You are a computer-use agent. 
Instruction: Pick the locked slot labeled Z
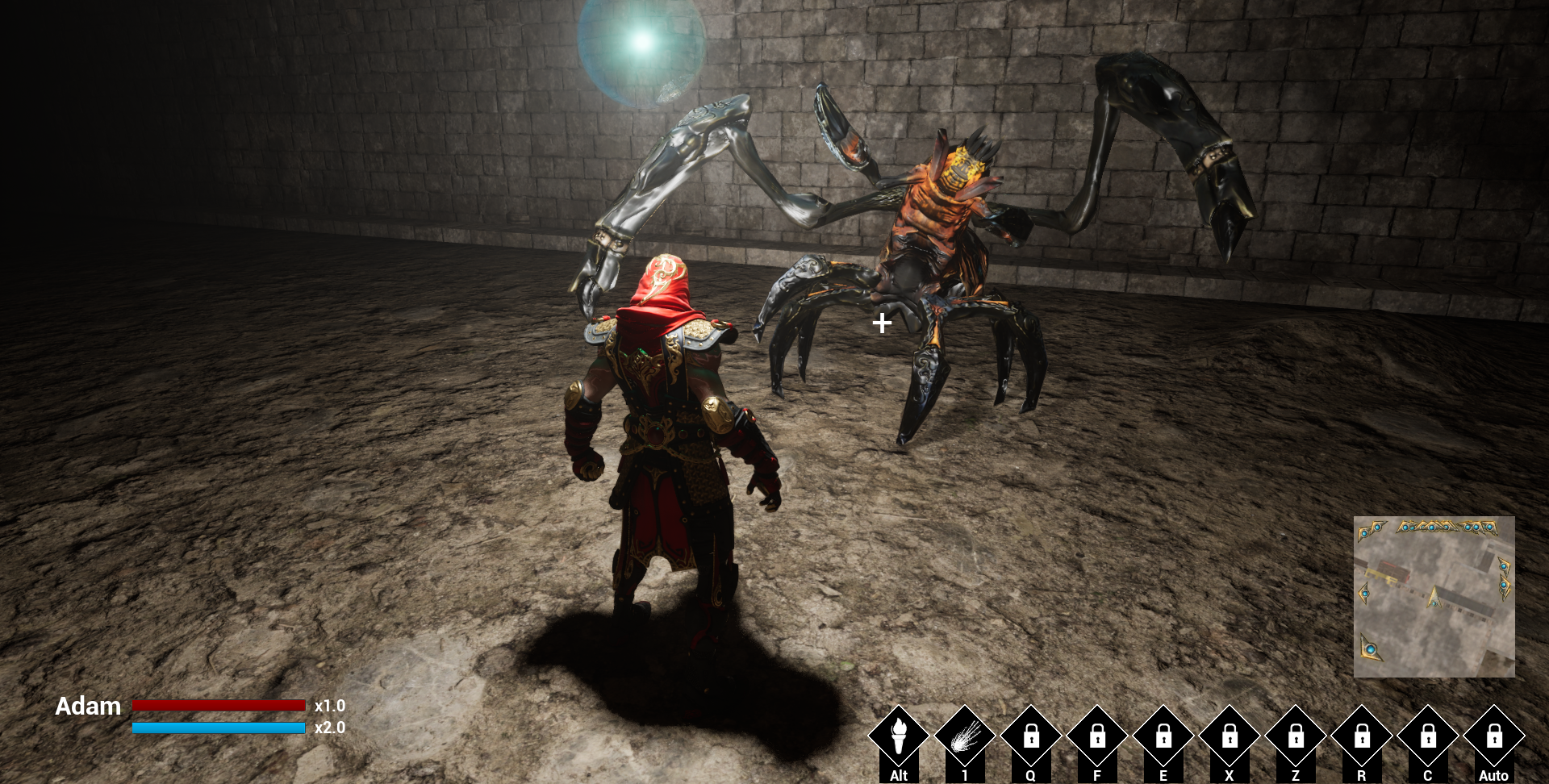1296,736
